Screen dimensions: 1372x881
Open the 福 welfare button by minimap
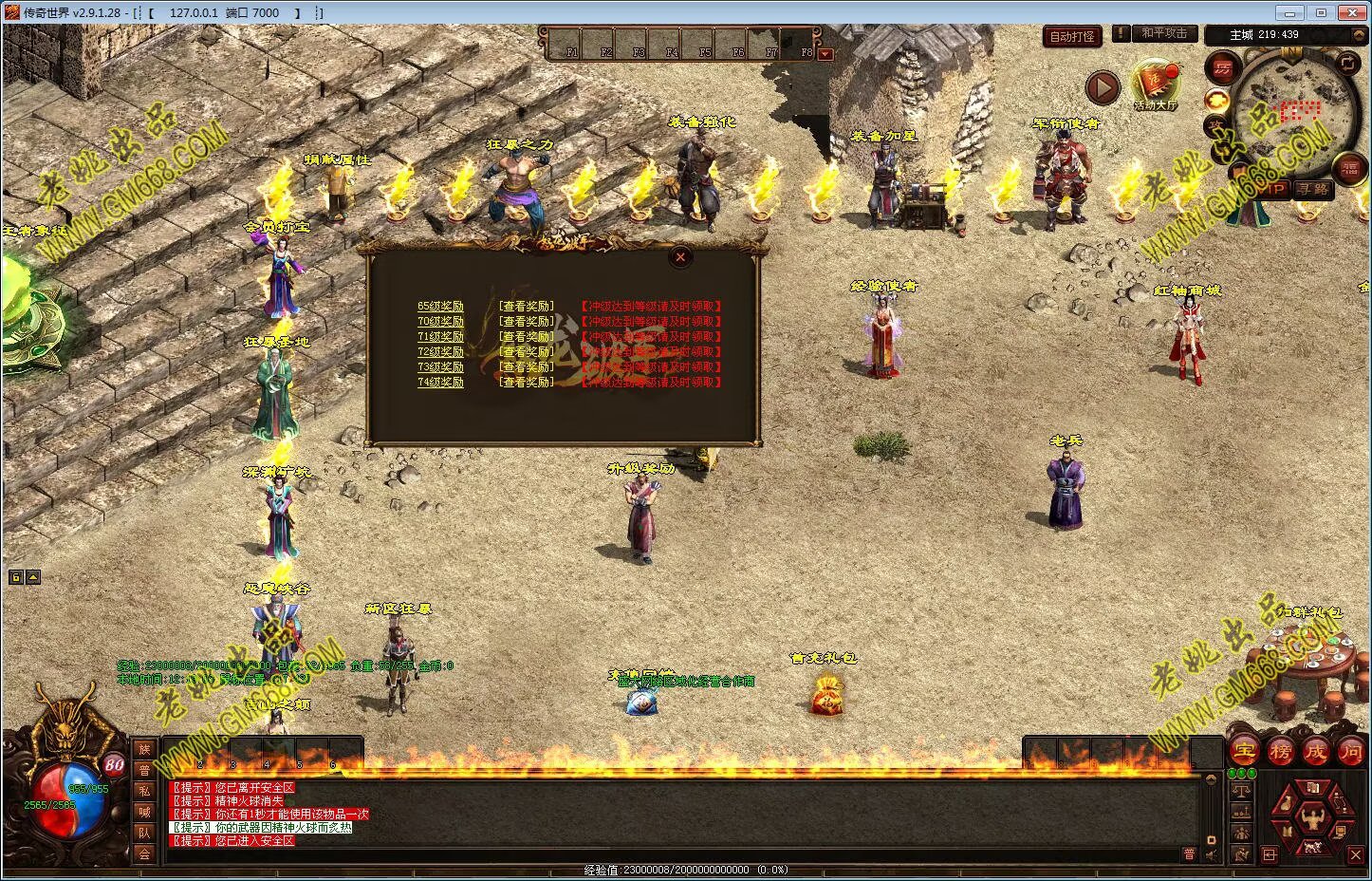1349,170
